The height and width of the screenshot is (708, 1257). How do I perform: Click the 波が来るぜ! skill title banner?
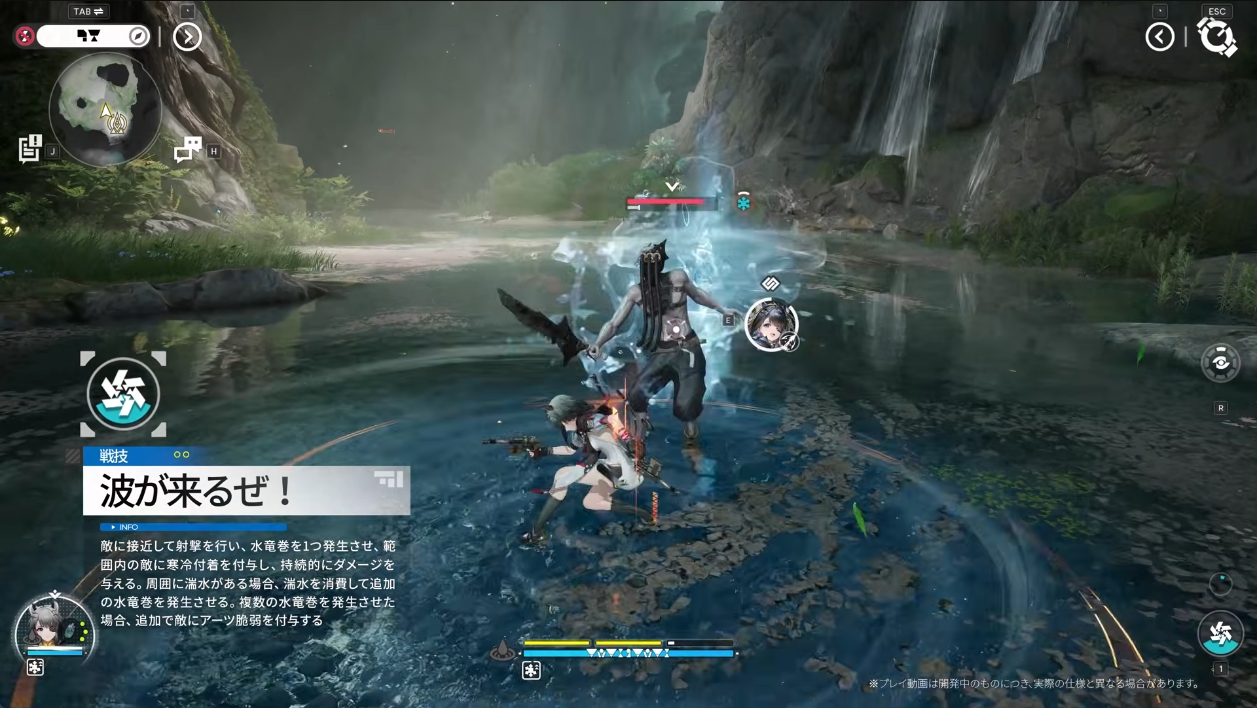(246, 491)
